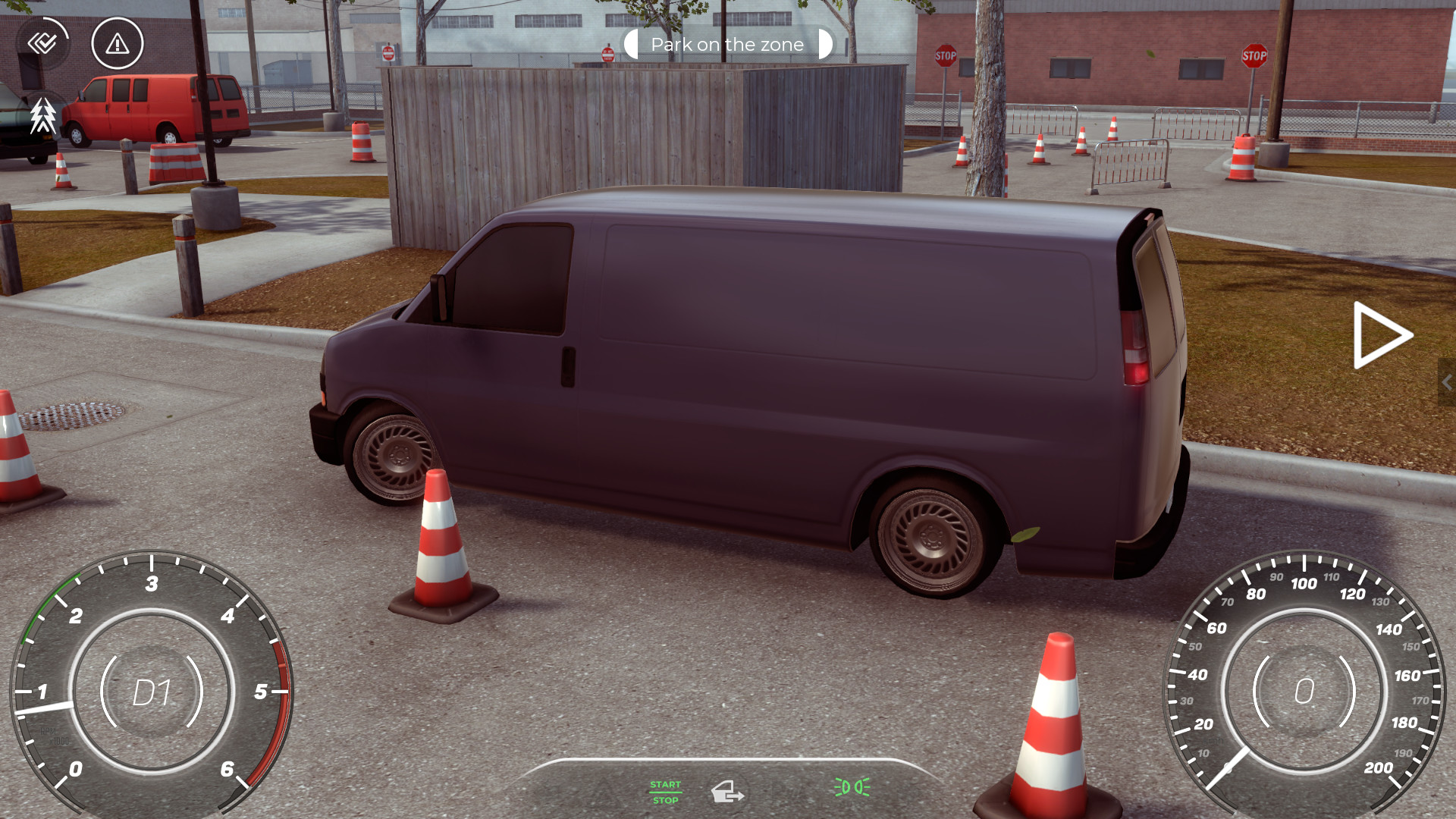Click the left bracket beside Park on the zone
The height and width of the screenshot is (819, 1456).
pyautogui.click(x=630, y=44)
